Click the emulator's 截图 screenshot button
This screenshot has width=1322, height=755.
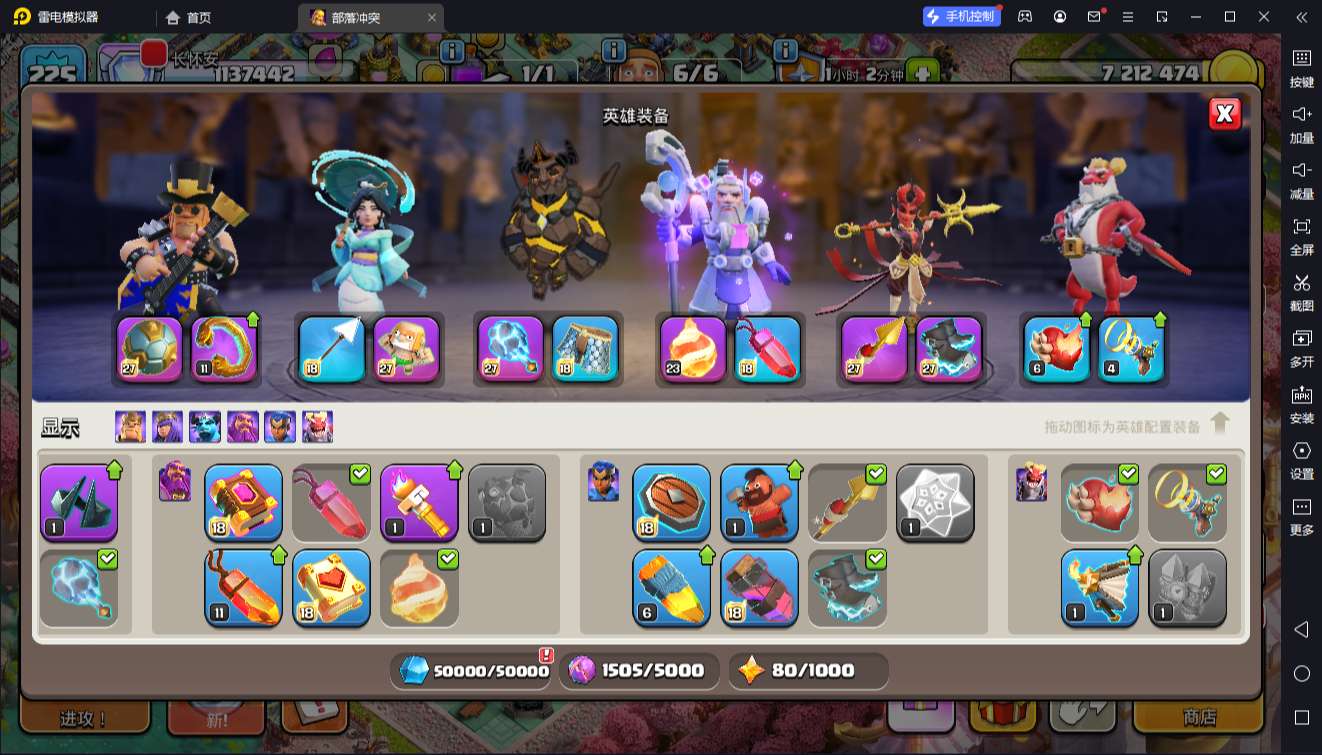(x=1301, y=290)
